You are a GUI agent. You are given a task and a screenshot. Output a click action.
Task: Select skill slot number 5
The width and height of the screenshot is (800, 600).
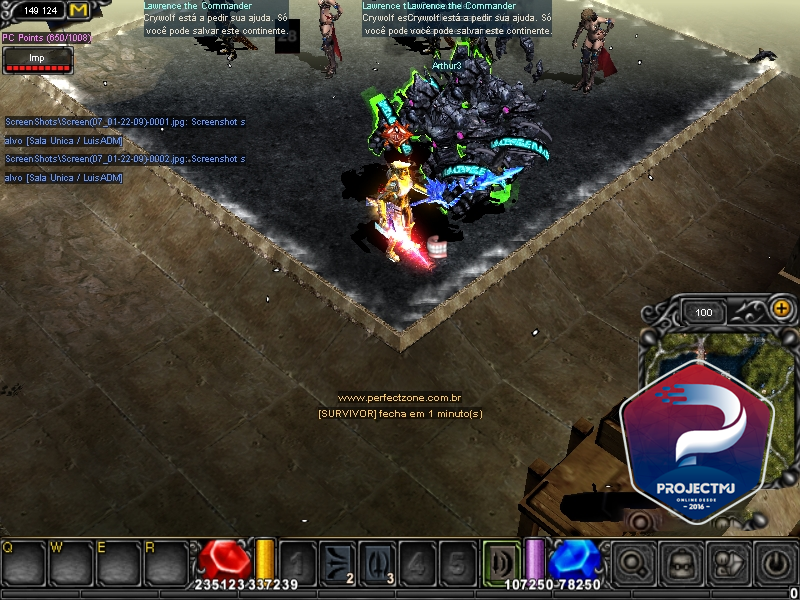point(456,563)
